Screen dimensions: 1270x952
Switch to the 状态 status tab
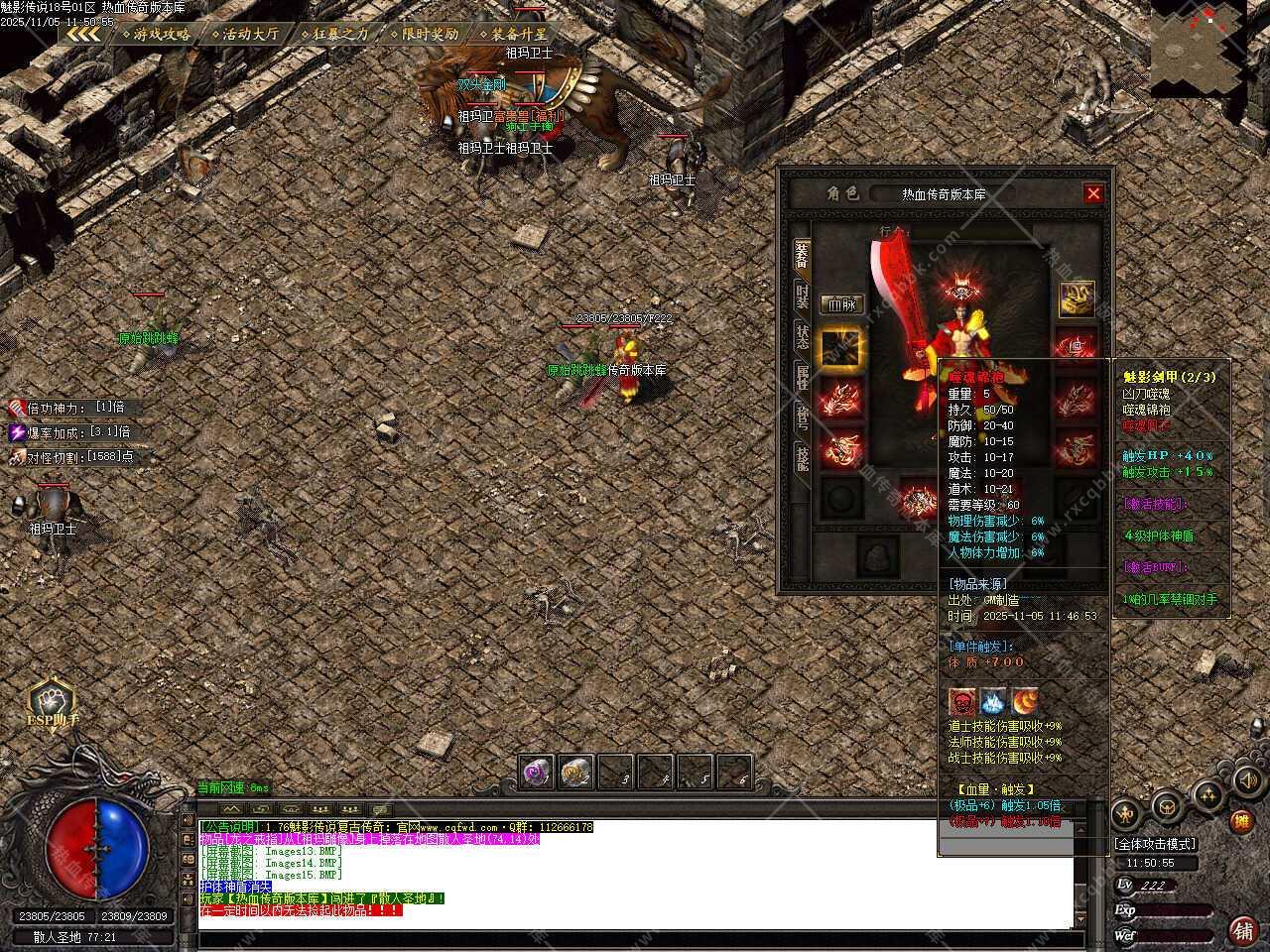pyautogui.click(x=802, y=335)
